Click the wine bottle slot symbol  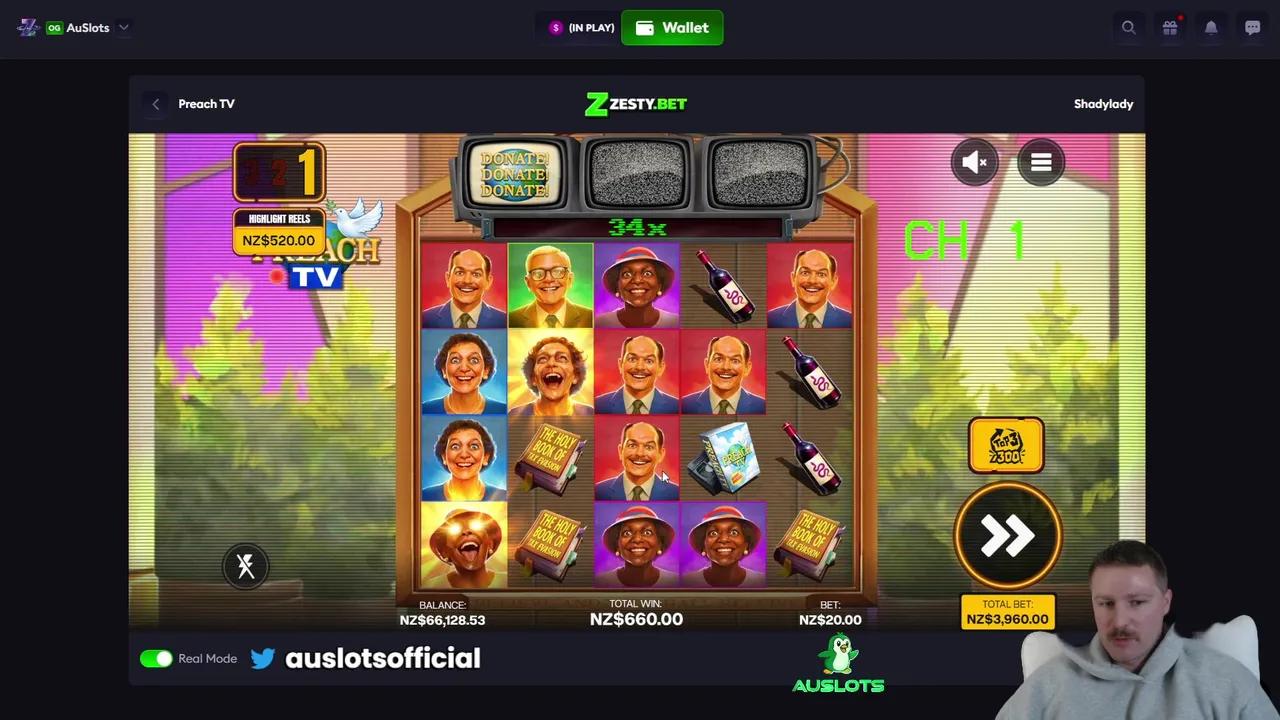coord(723,285)
